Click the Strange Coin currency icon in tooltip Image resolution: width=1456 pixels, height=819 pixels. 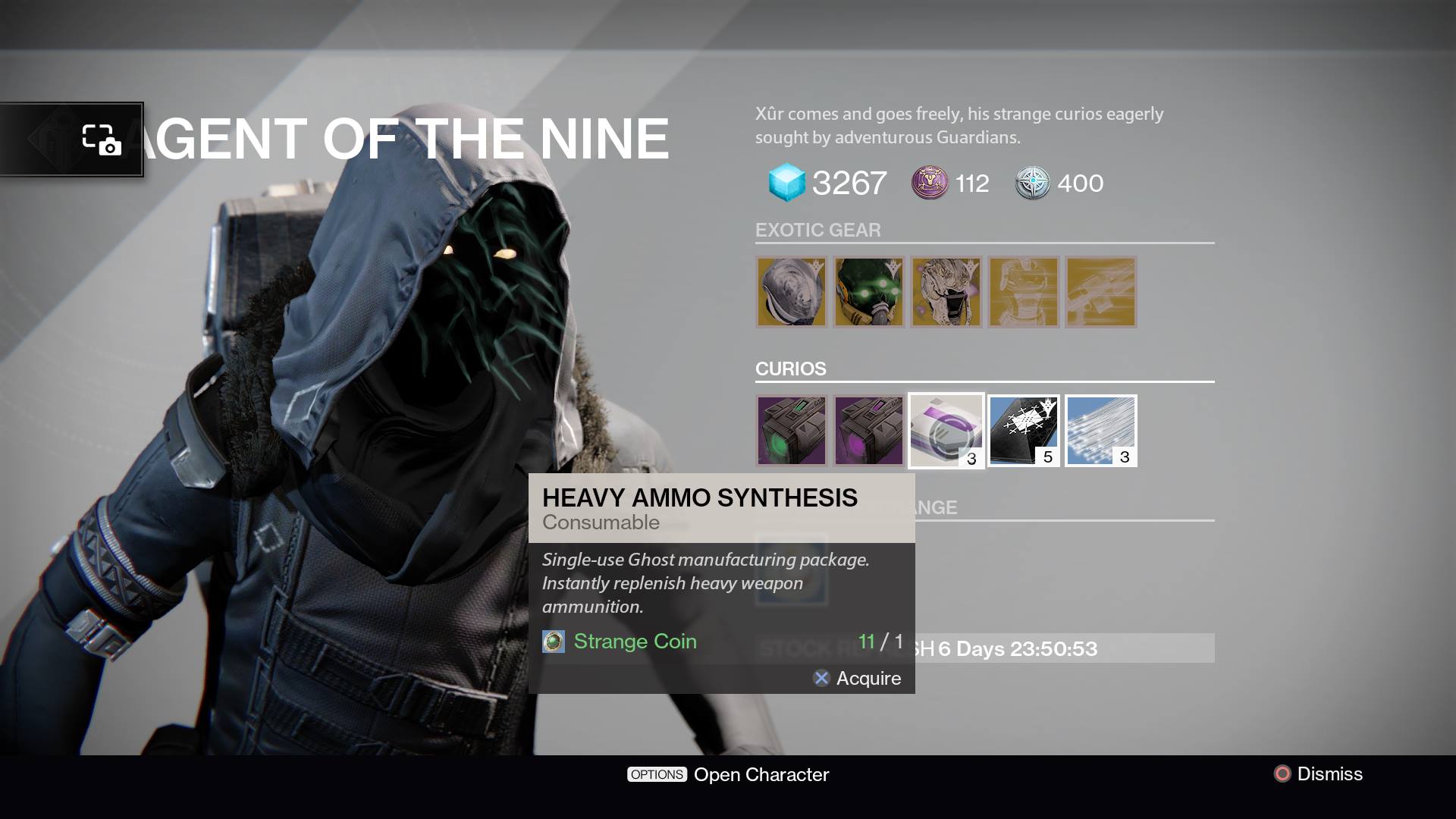click(554, 641)
